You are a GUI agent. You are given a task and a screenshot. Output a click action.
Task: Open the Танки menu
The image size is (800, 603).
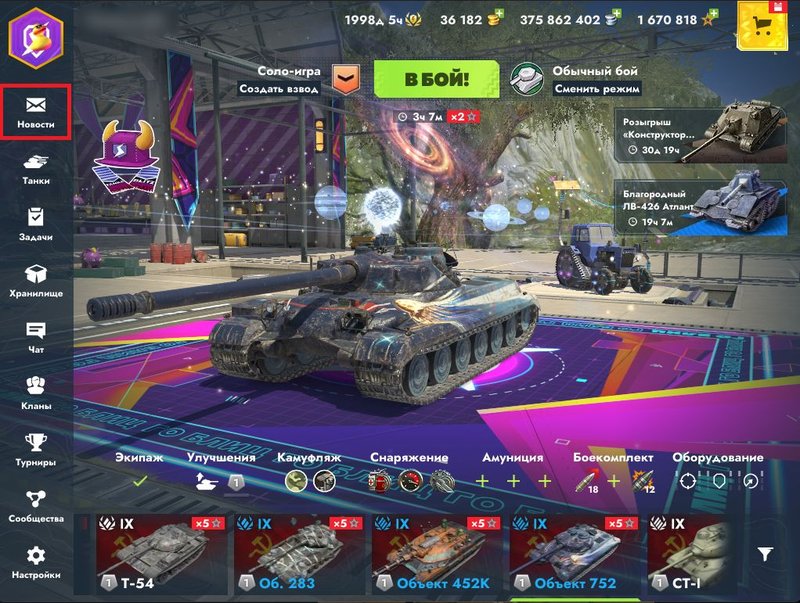[x=36, y=168]
